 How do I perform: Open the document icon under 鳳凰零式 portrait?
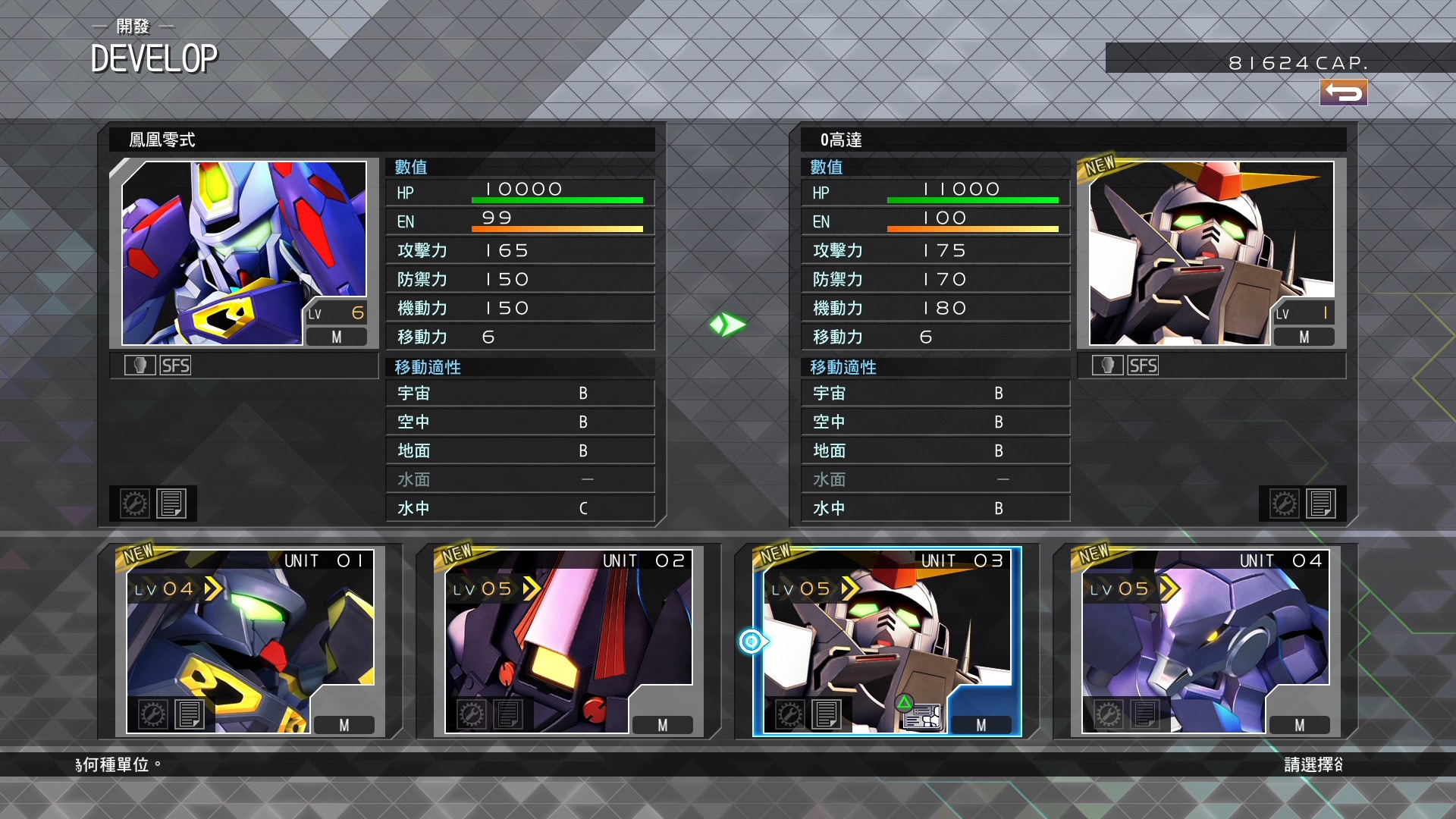171,504
